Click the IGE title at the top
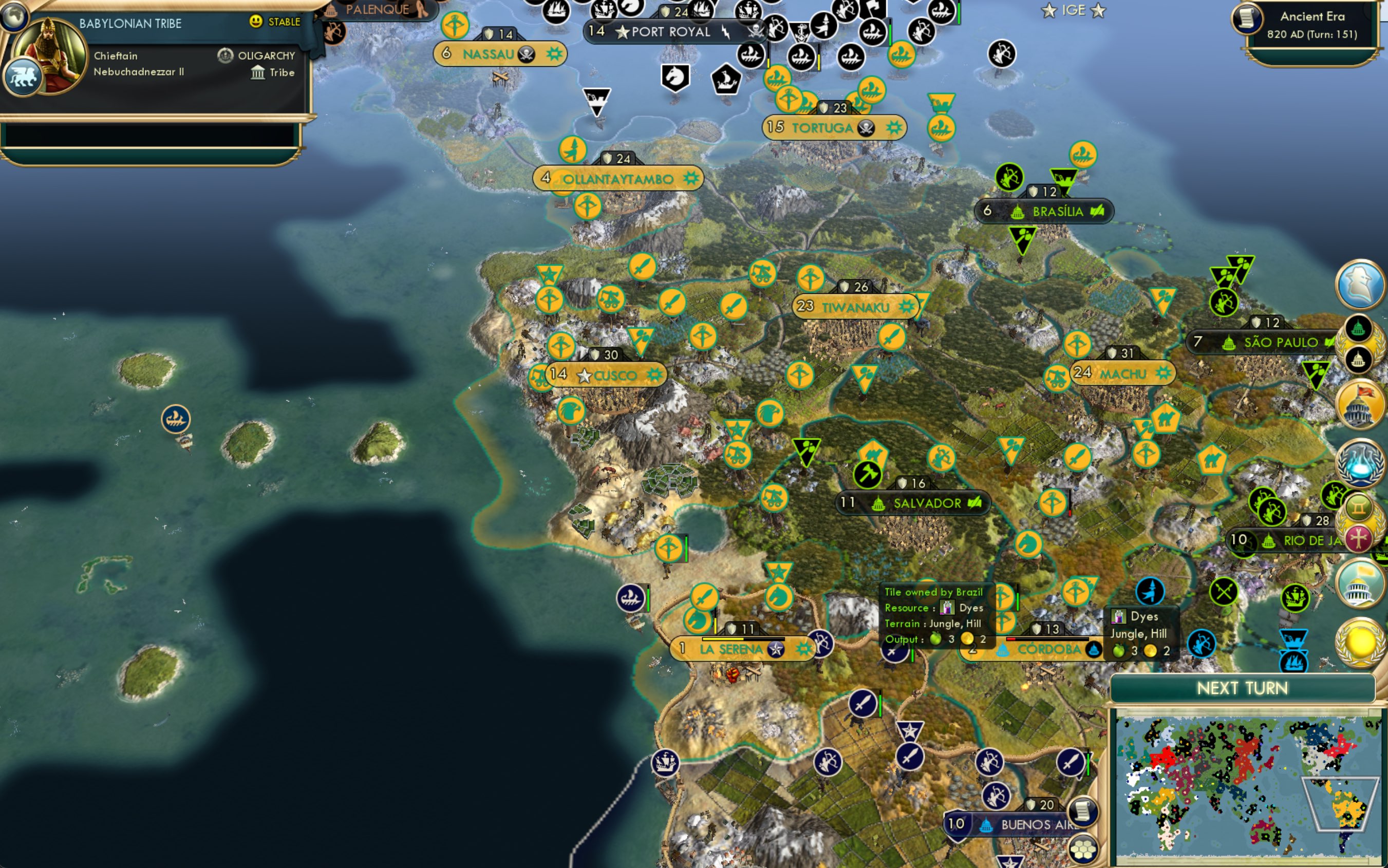Viewport: 1388px width, 868px height. [x=1074, y=10]
